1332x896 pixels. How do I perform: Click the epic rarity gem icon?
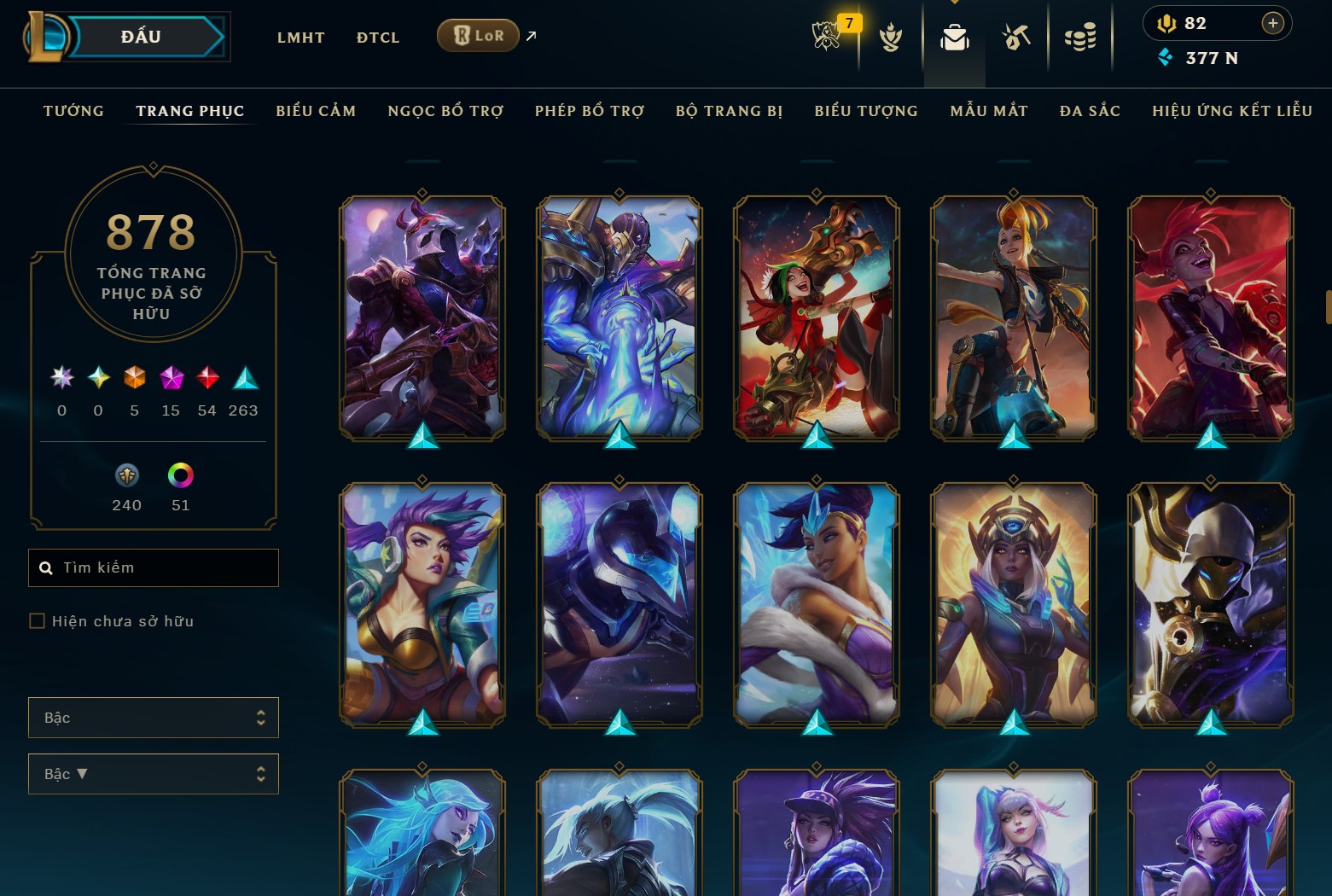click(x=170, y=378)
